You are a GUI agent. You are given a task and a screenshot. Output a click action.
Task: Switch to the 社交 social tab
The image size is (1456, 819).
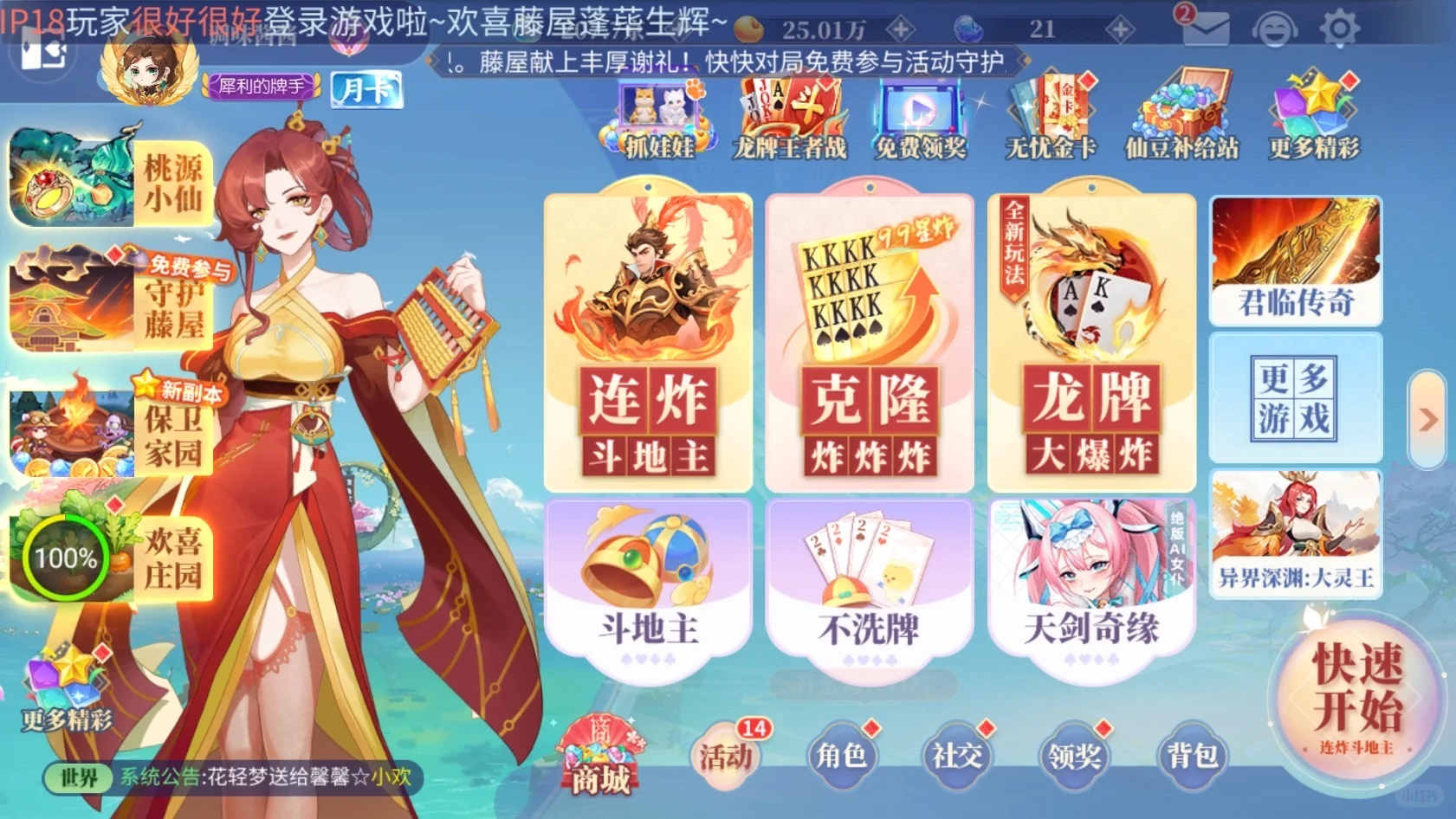pyautogui.click(x=955, y=755)
